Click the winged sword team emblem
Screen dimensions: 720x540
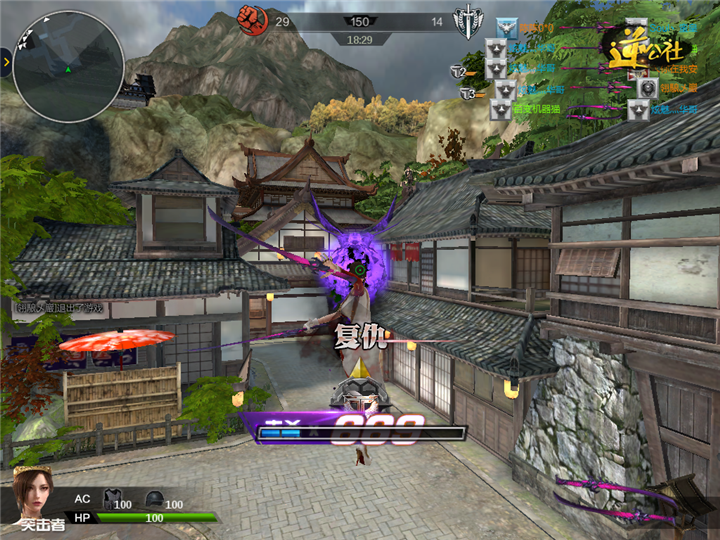(466, 20)
